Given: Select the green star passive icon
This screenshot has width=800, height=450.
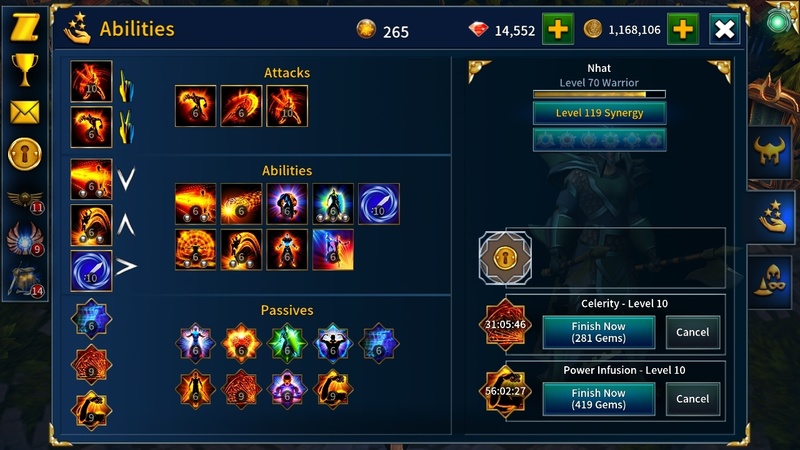Looking at the screenshot, I should pos(288,343).
